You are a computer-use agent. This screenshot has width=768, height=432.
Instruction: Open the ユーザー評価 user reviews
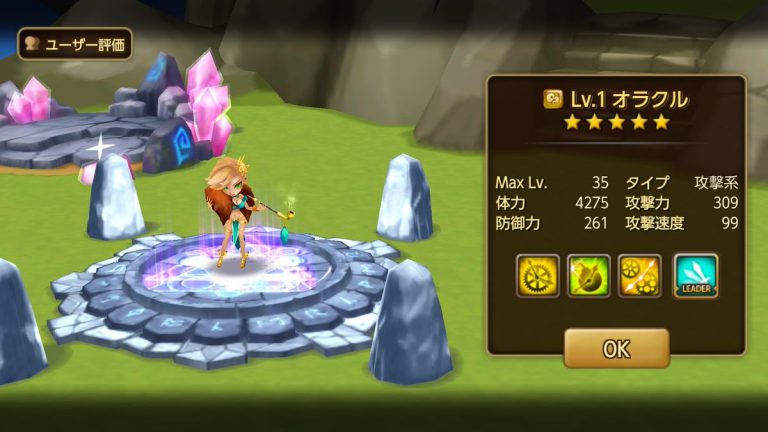[x=74, y=44]
